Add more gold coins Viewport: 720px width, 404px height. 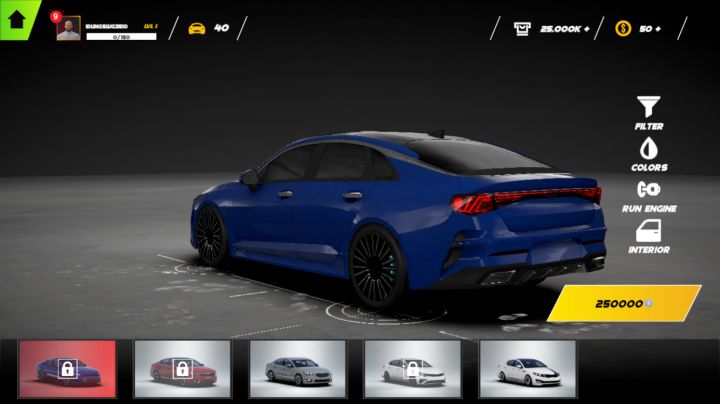pos(657,29)
